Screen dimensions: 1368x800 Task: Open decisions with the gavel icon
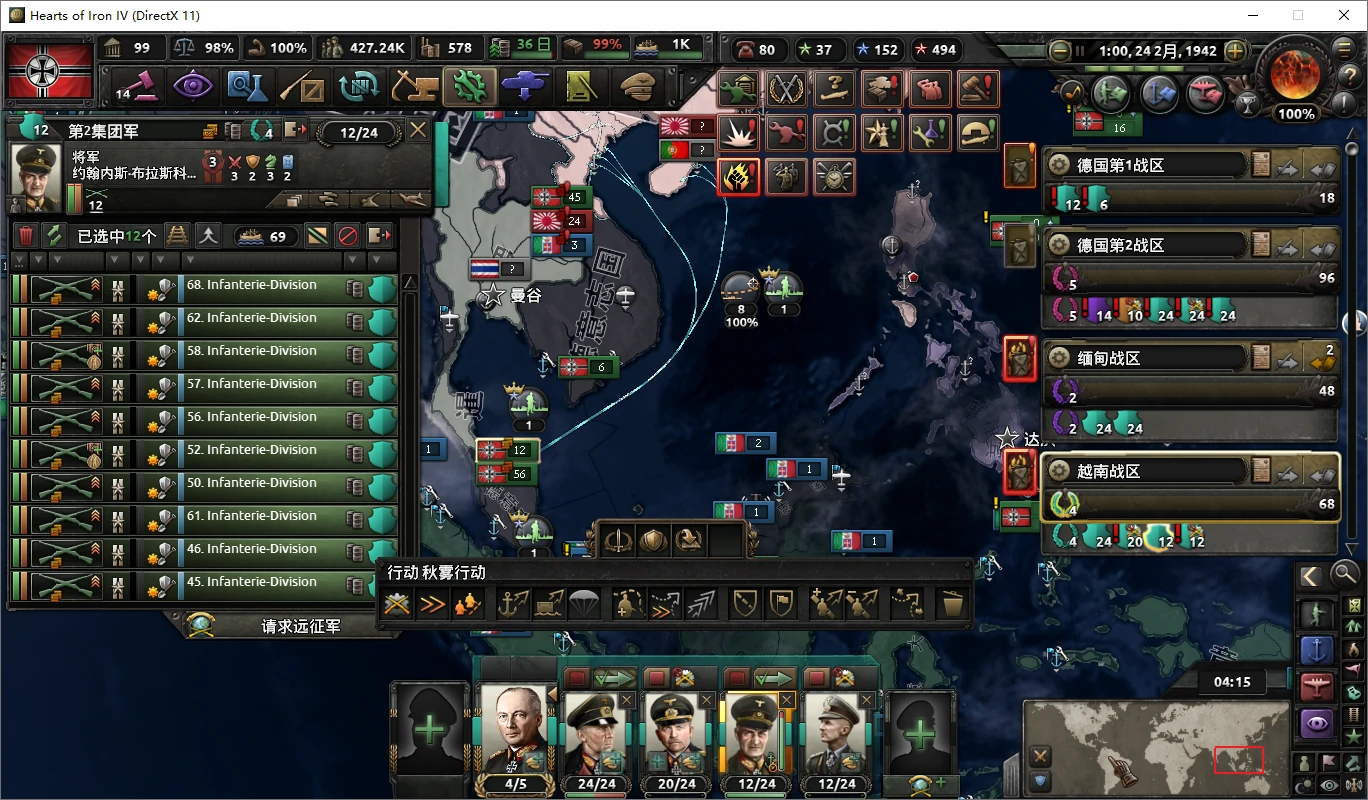(x=137, y=88)
